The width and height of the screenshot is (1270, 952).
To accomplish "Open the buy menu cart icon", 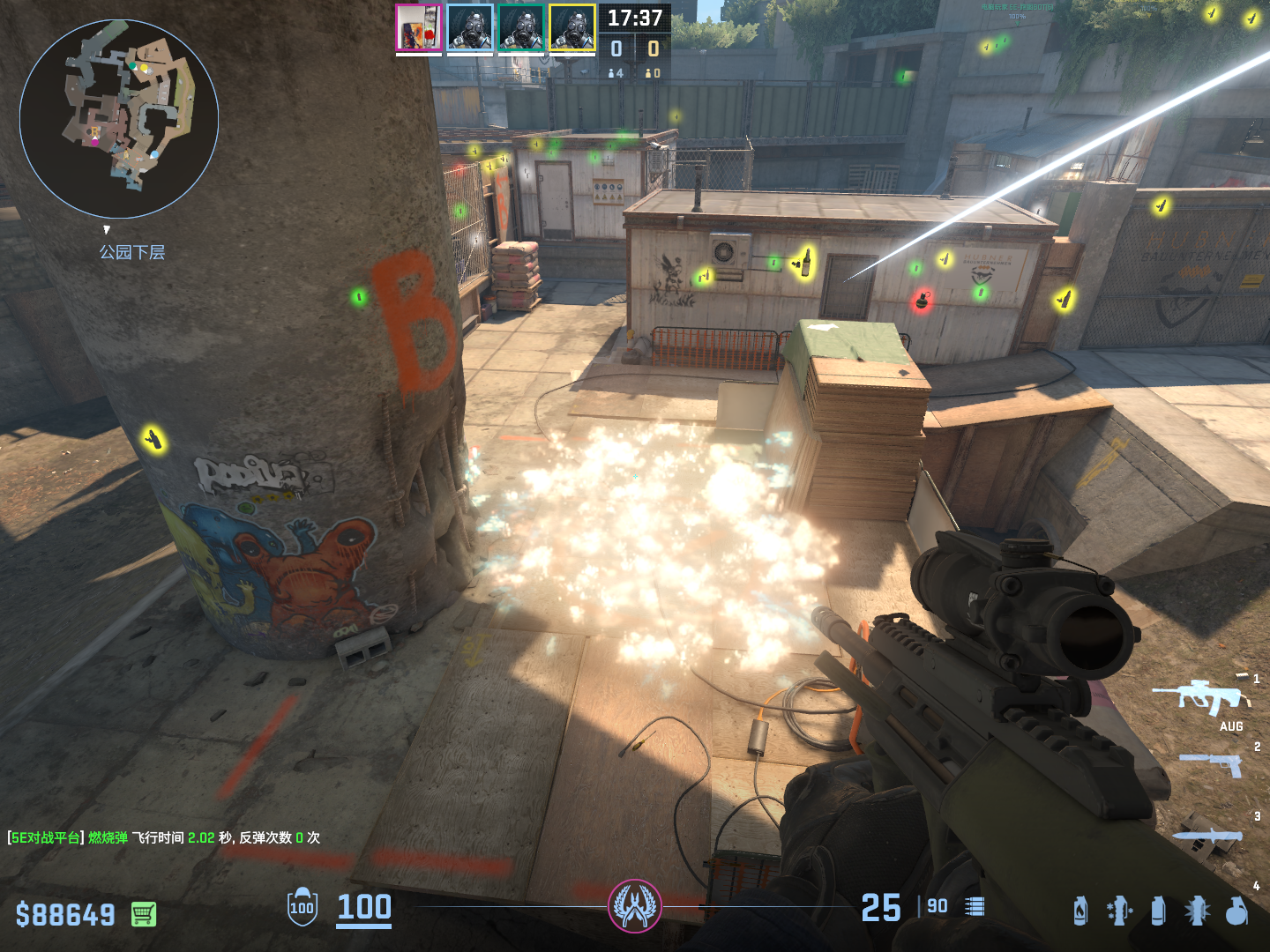I will pos(144,914).
